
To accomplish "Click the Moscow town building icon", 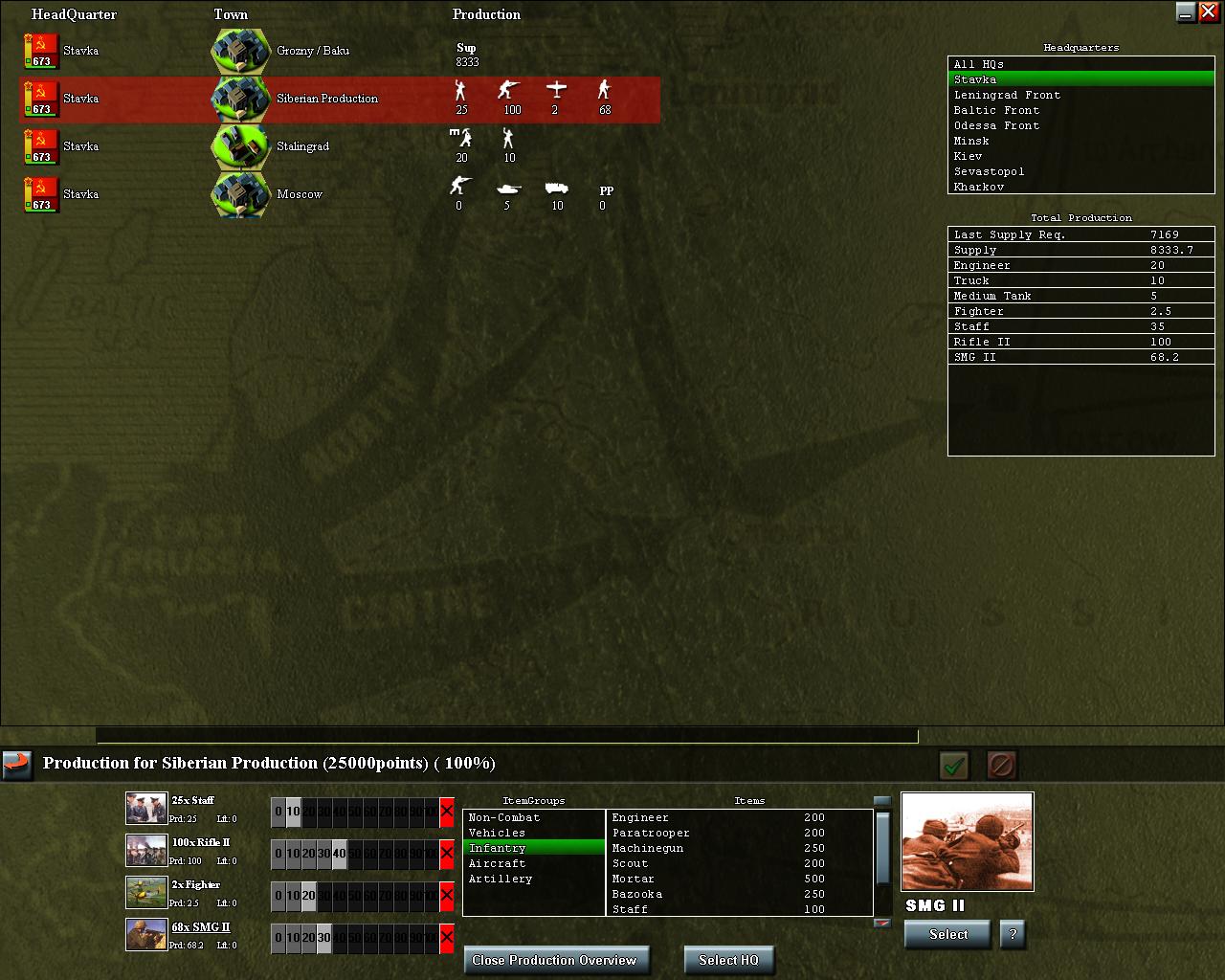I will click(x=238, y=194).
